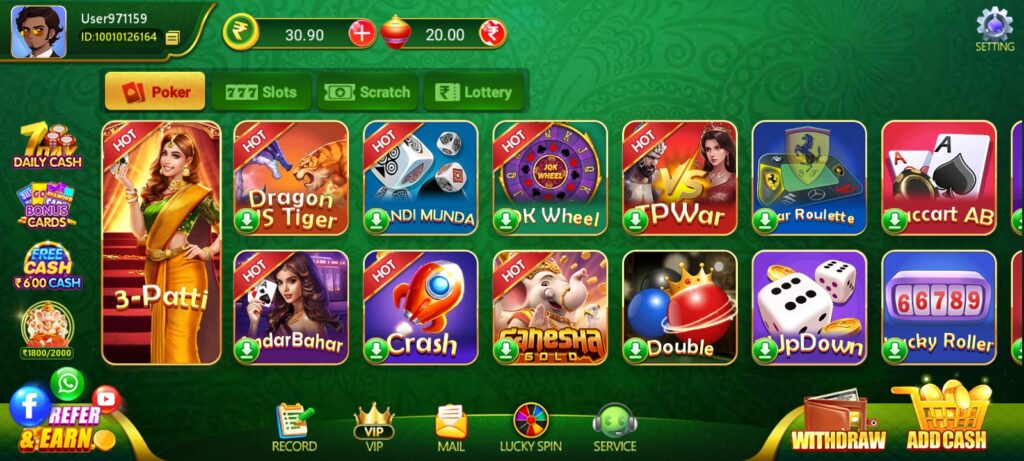Screen dimensions: 1024x461
Task: Select the Scratch category tab
Action: 368,92
